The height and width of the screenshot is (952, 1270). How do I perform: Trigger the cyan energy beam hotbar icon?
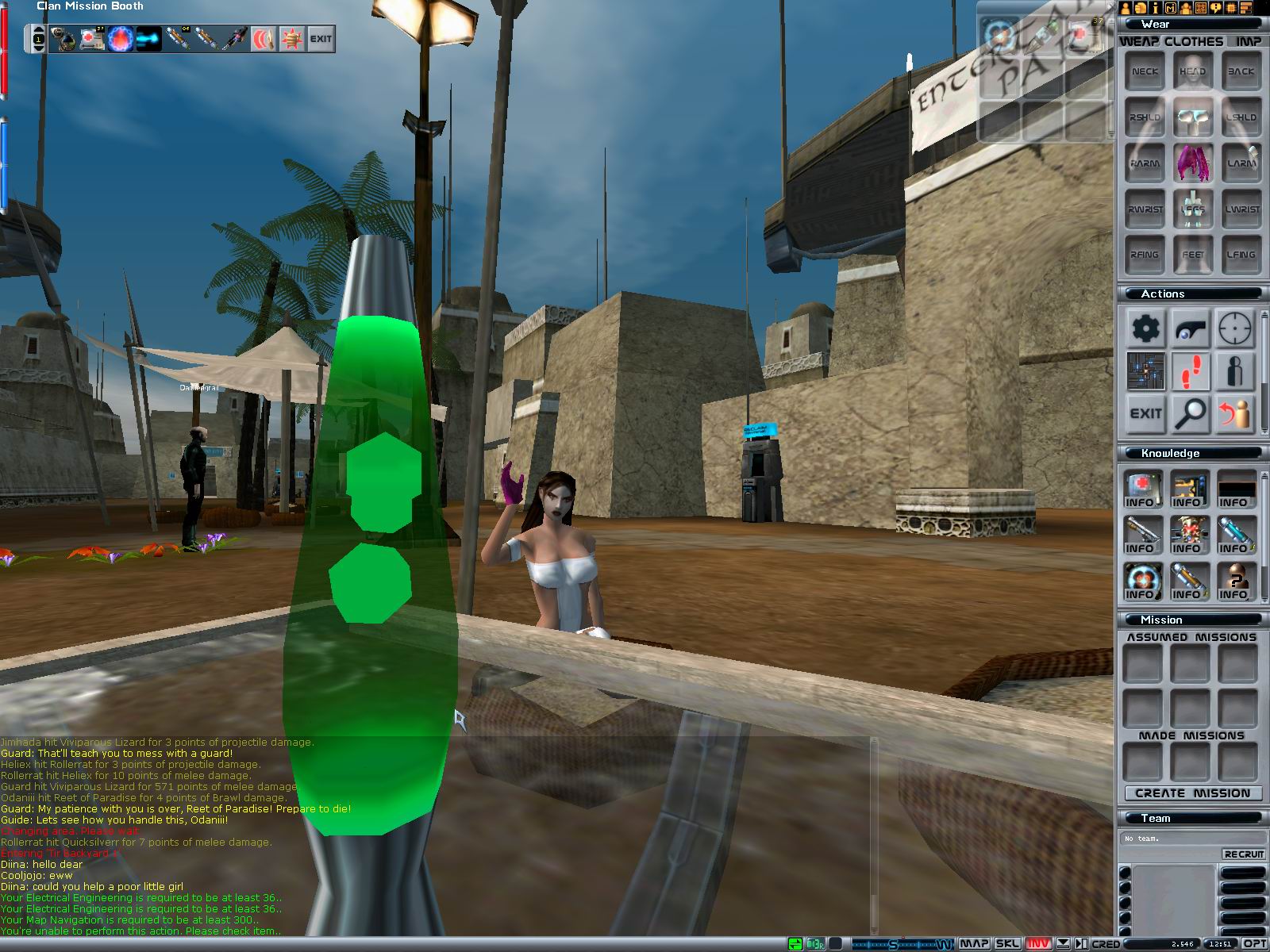point(148,39)
